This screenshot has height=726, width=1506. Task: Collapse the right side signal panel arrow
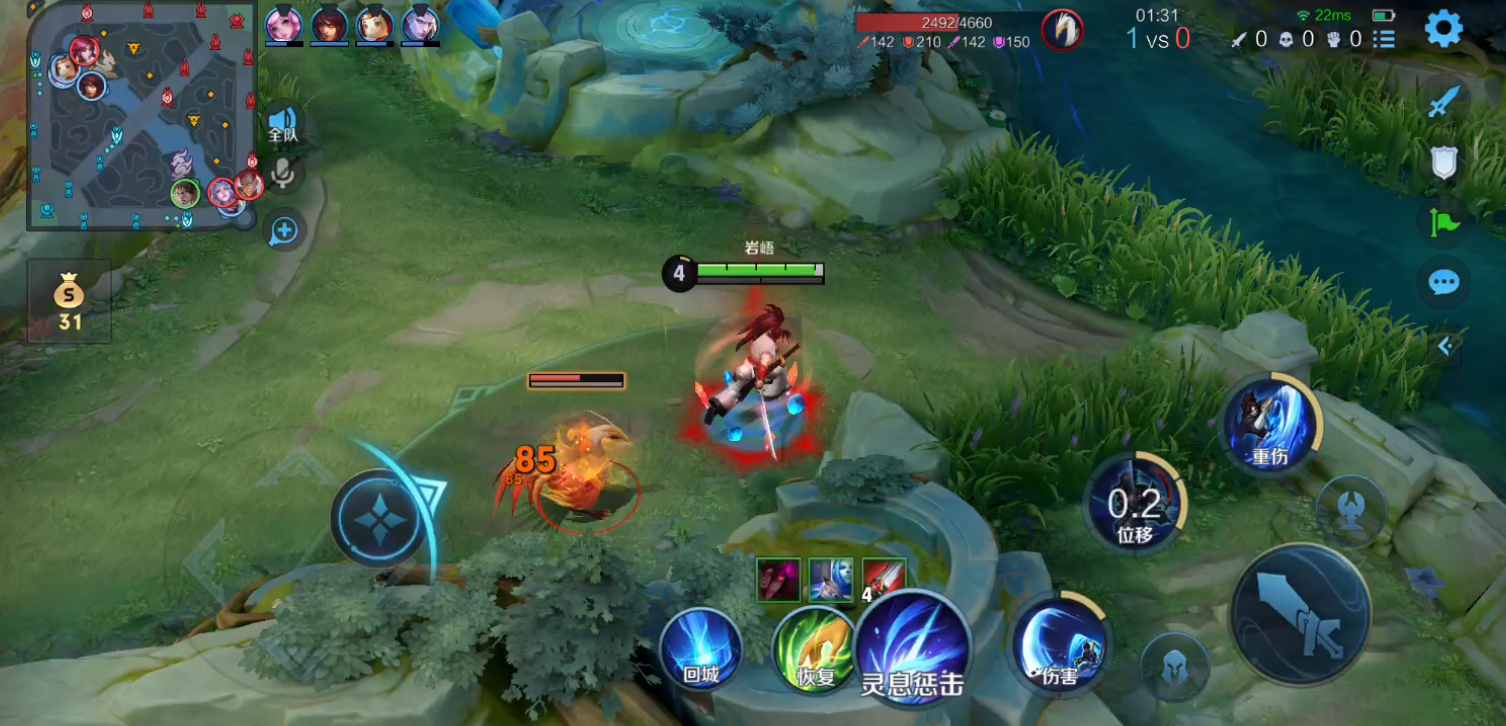click(x=1445, y=346)
